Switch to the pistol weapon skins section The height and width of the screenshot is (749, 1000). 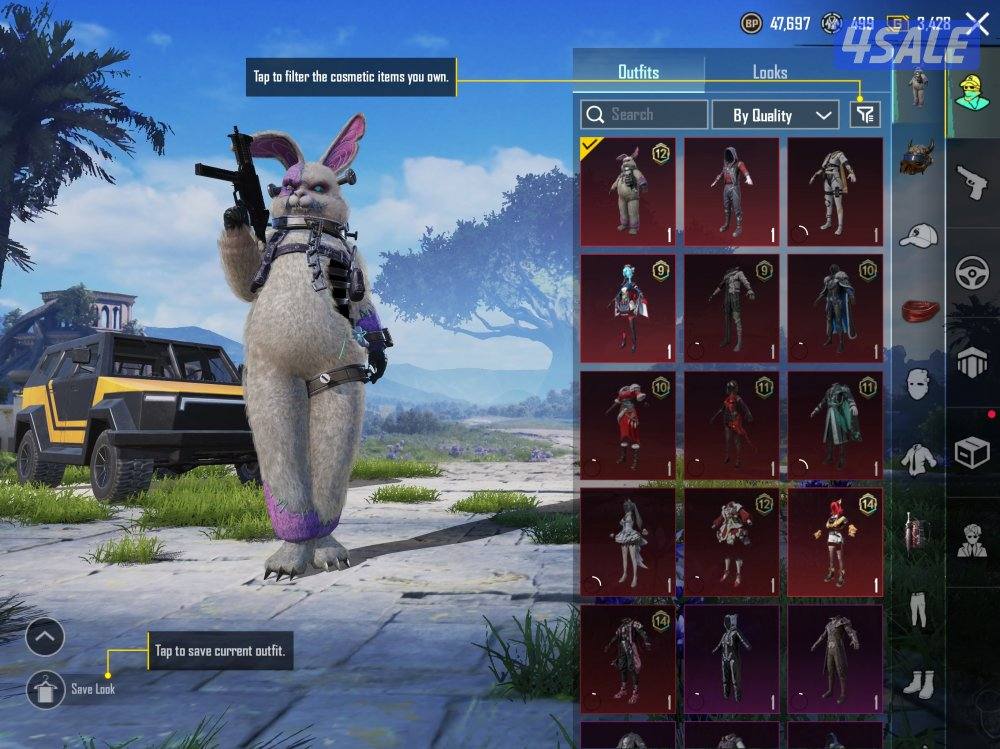(x=971, y=183)
